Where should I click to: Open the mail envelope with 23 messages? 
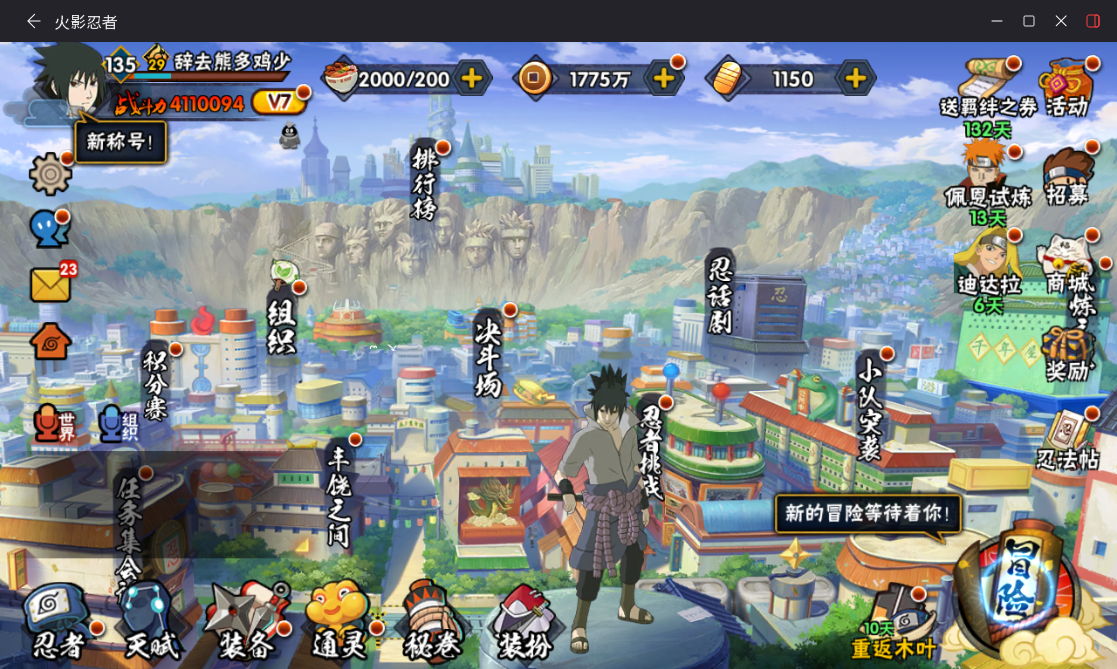(50, 285)
